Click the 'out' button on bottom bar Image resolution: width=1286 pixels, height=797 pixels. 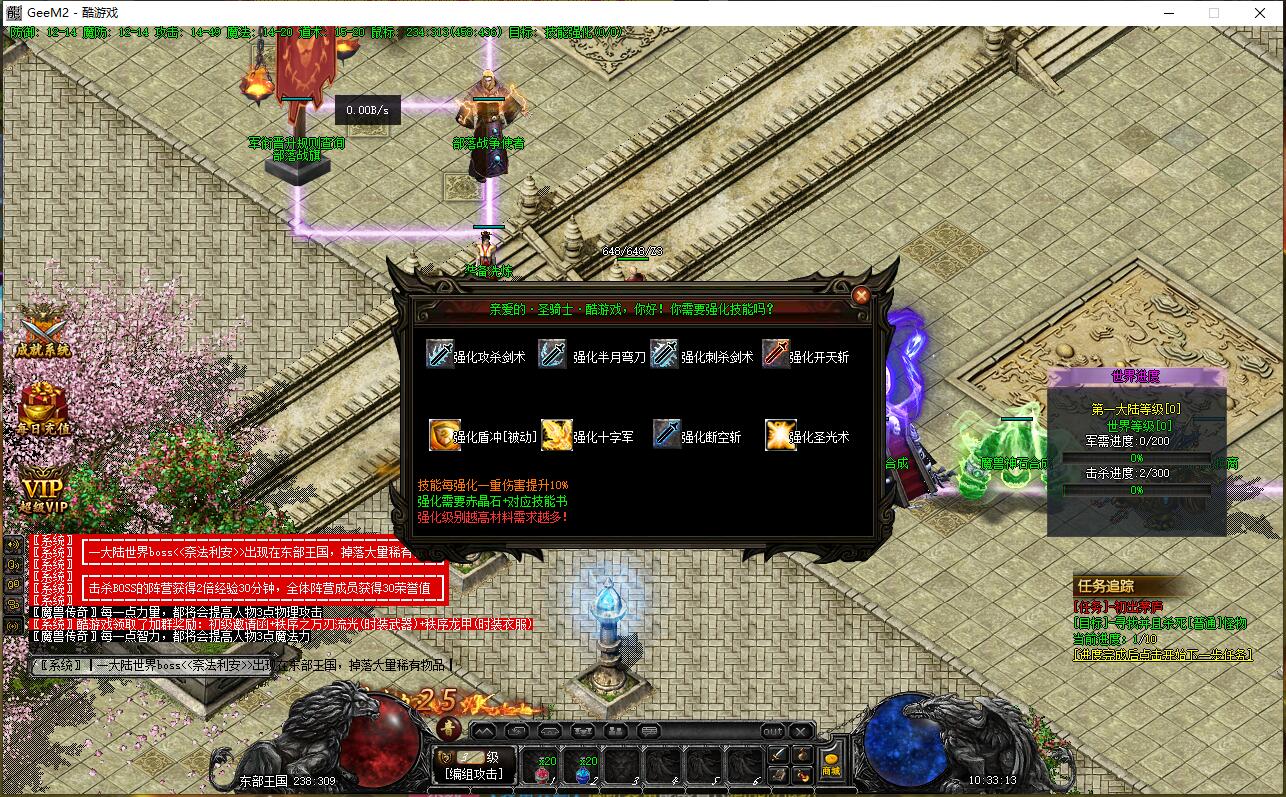tap(772, 730)
